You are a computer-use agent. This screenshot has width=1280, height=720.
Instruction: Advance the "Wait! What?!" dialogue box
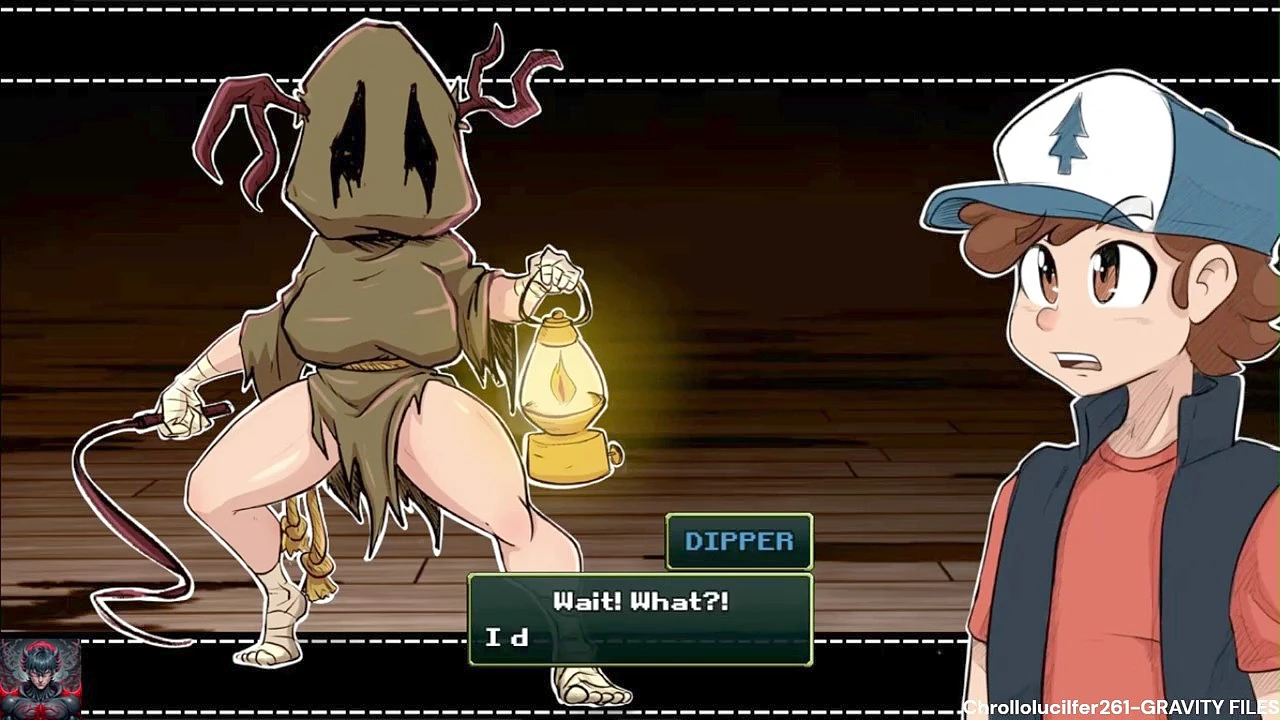(x=640, y=619)
